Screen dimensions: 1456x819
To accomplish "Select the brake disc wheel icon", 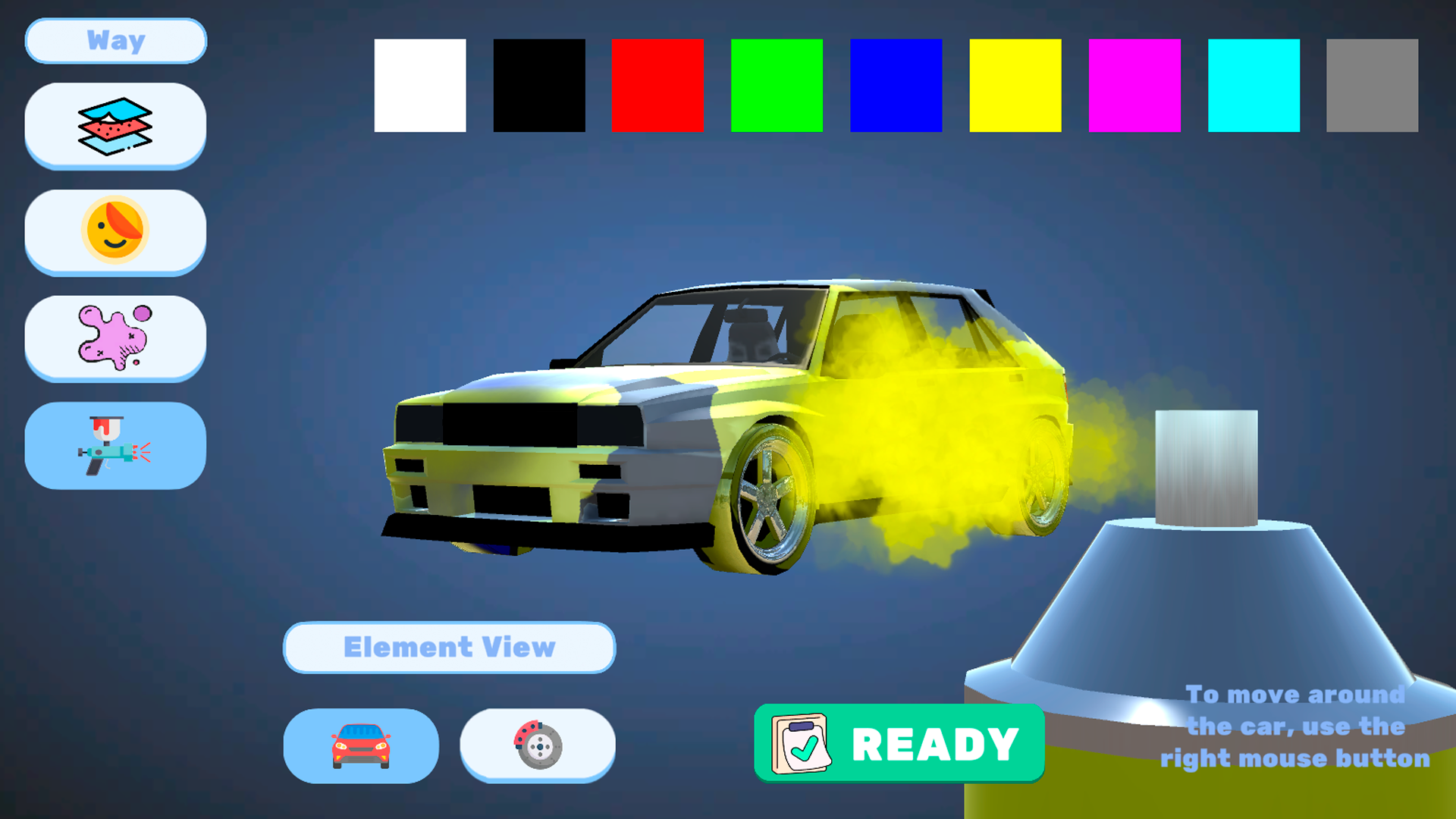I will [x=538, y=745].
